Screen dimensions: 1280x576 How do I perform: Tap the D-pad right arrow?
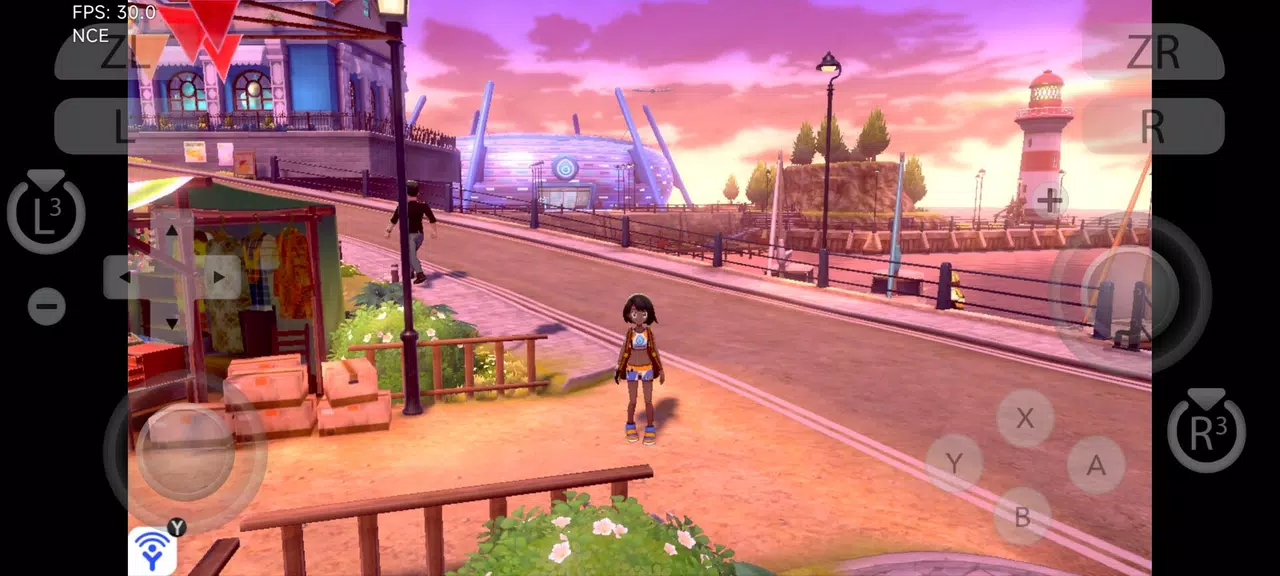218,277
